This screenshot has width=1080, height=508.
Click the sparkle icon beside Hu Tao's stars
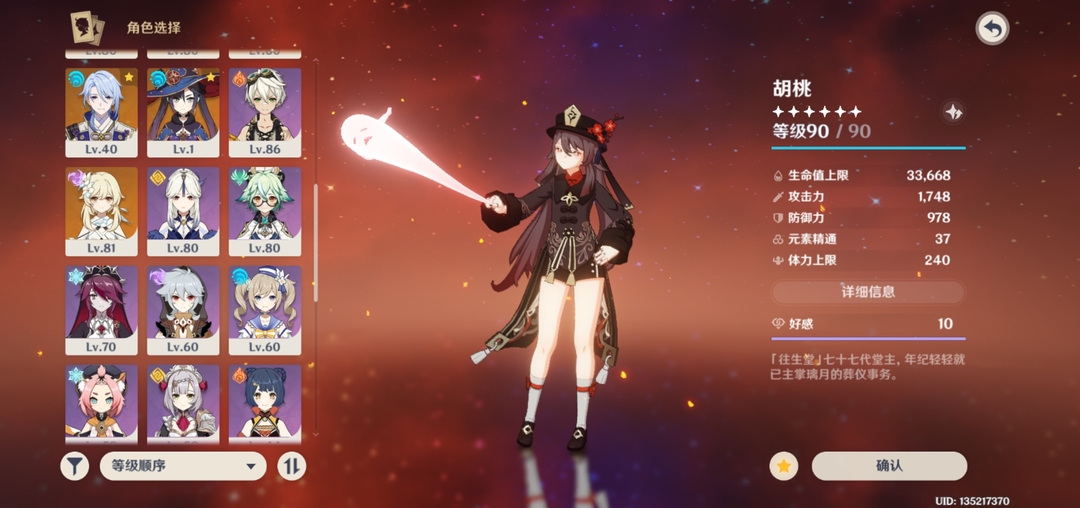(x=953, y=112)
